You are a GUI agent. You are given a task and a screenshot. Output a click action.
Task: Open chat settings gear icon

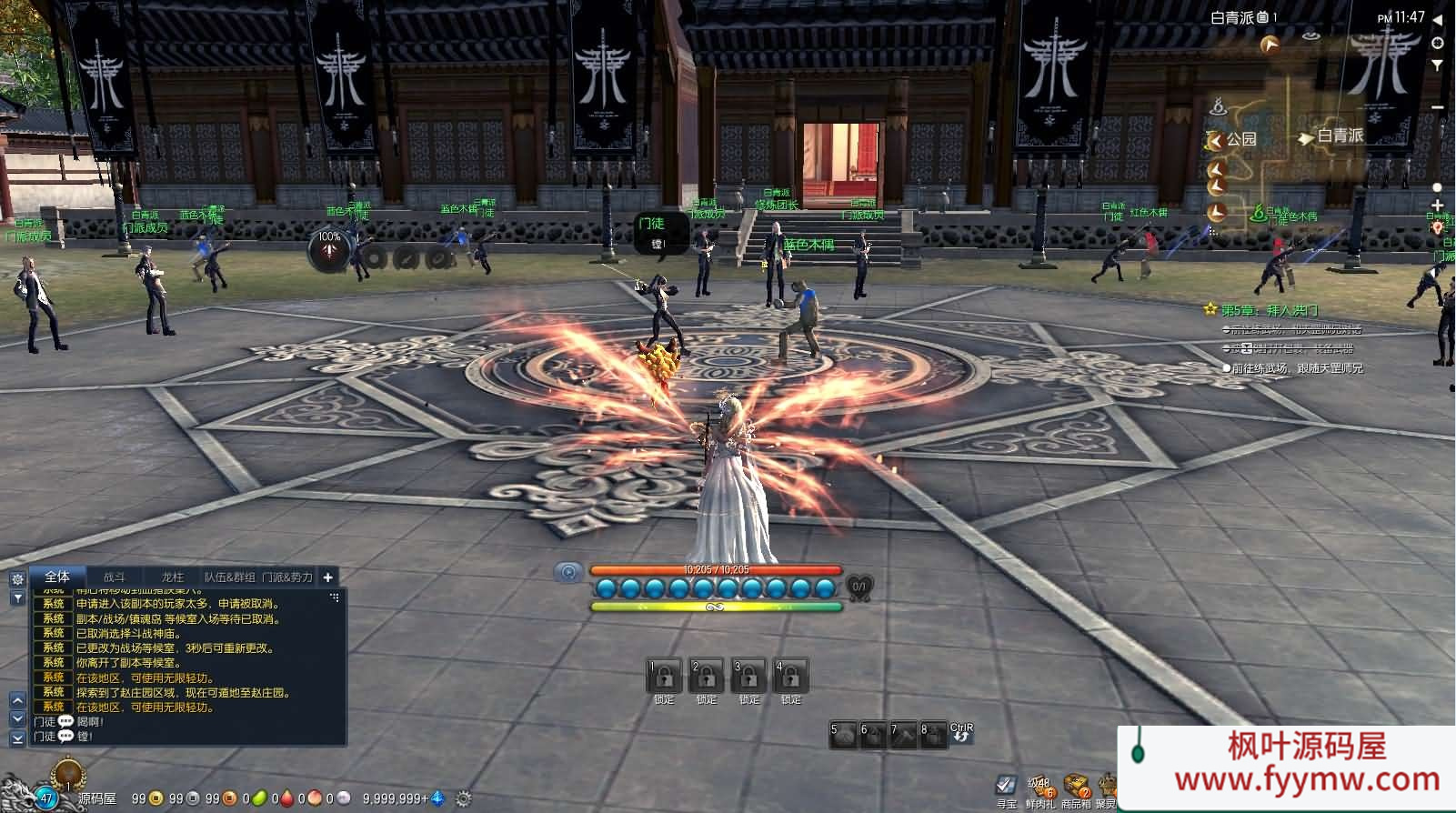tap(17, 579)
